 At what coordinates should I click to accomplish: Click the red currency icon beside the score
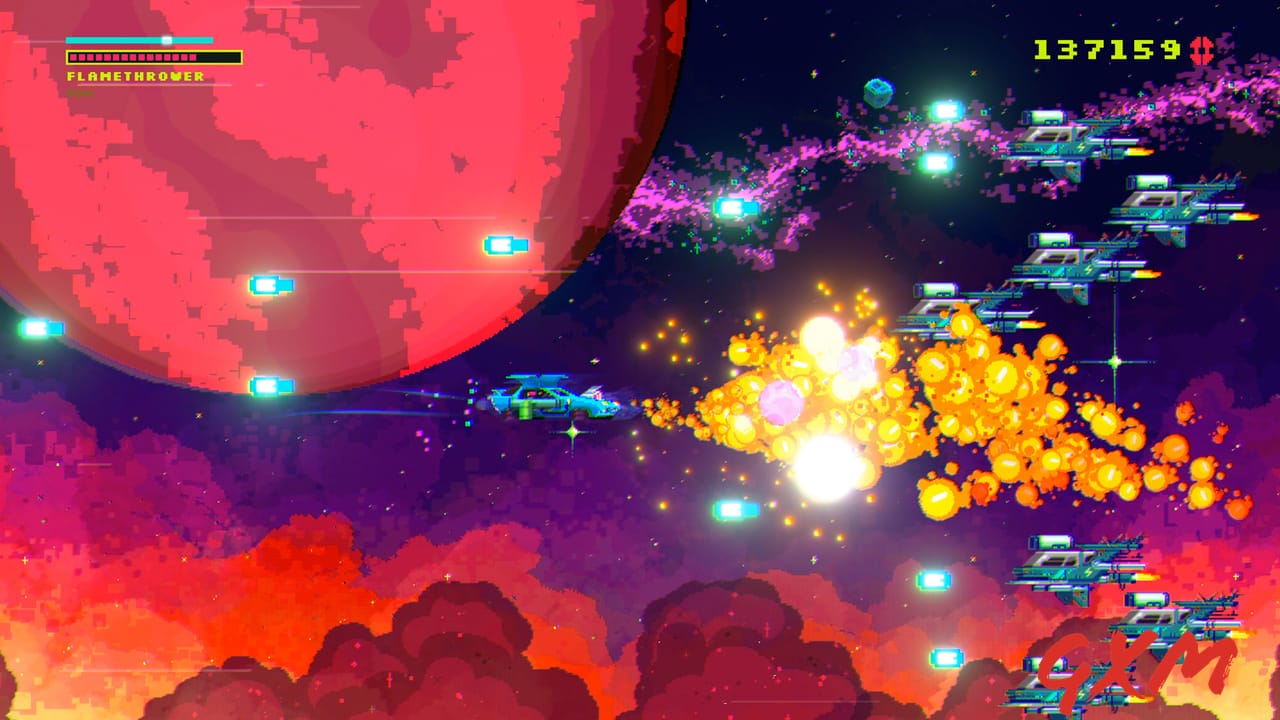click(1204, 48)
